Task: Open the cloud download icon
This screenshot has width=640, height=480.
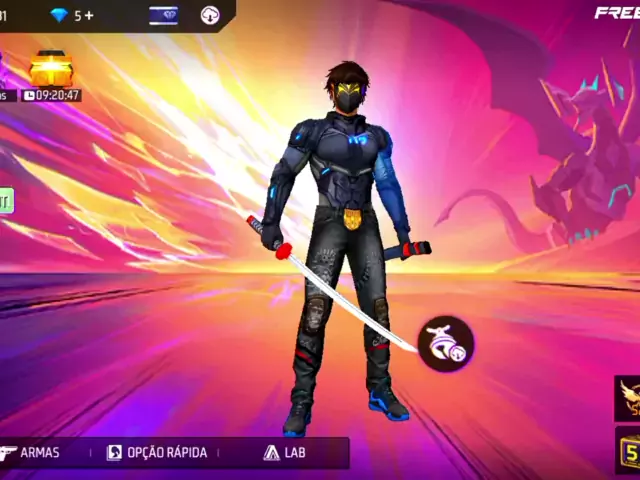Action: click(x=210, y=15)
